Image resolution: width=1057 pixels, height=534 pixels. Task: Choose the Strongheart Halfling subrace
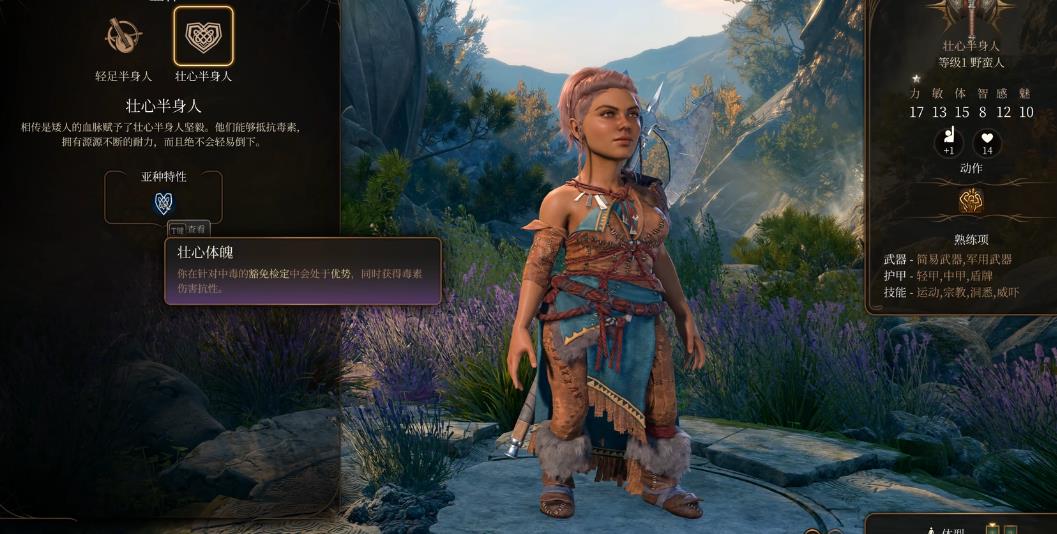(203, 37)
